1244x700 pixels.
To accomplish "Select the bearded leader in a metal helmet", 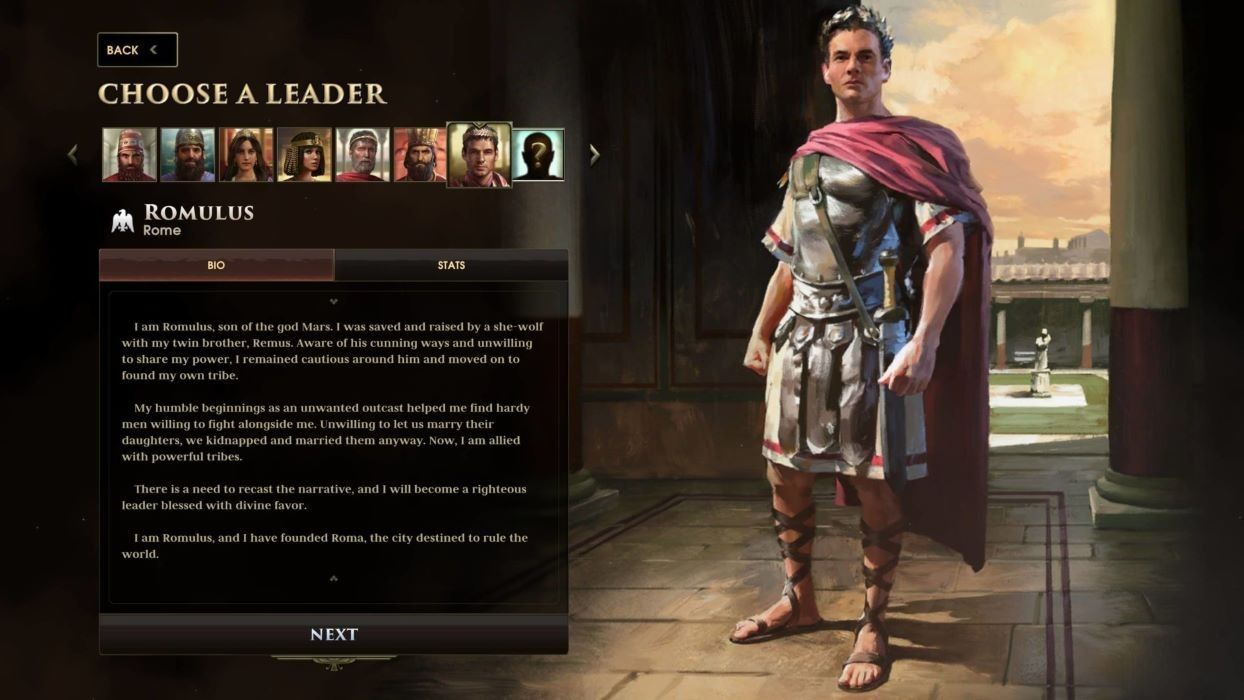I will click(x=188, y=155).
